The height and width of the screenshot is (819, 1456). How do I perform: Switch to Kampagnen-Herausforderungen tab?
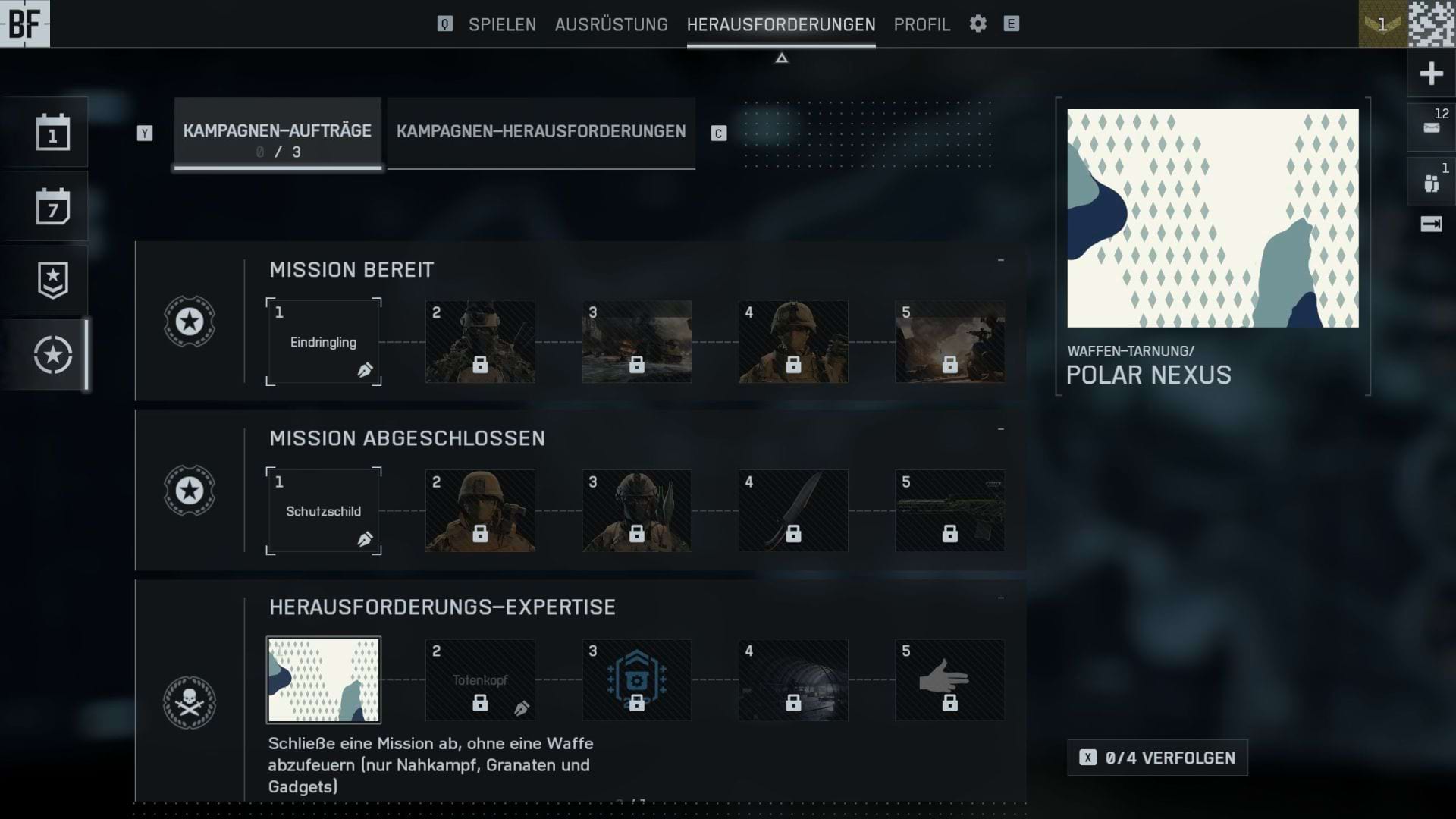click(x=541, y=132)
